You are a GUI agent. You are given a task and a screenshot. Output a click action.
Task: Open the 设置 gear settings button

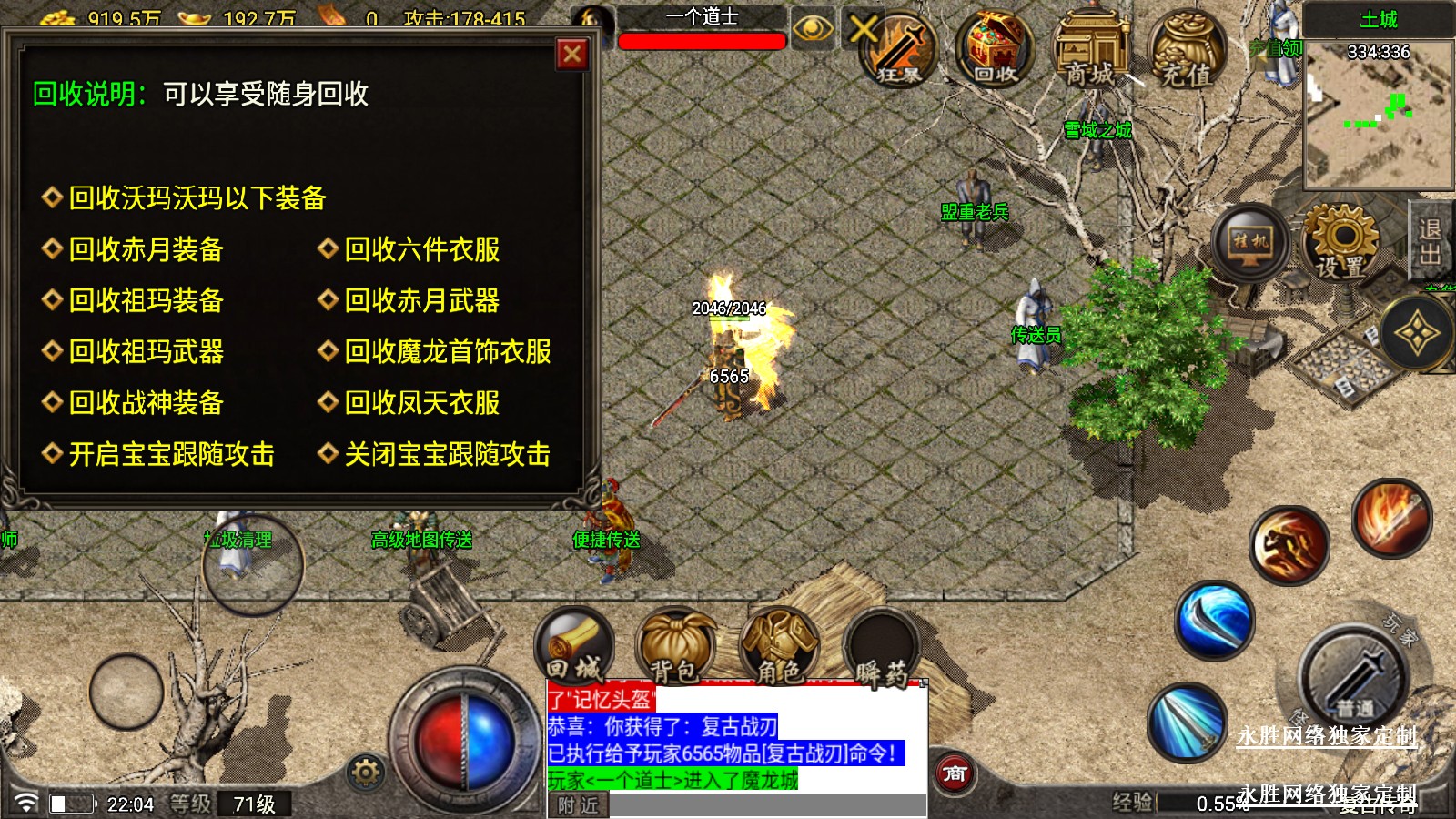tap(1340, 242)
